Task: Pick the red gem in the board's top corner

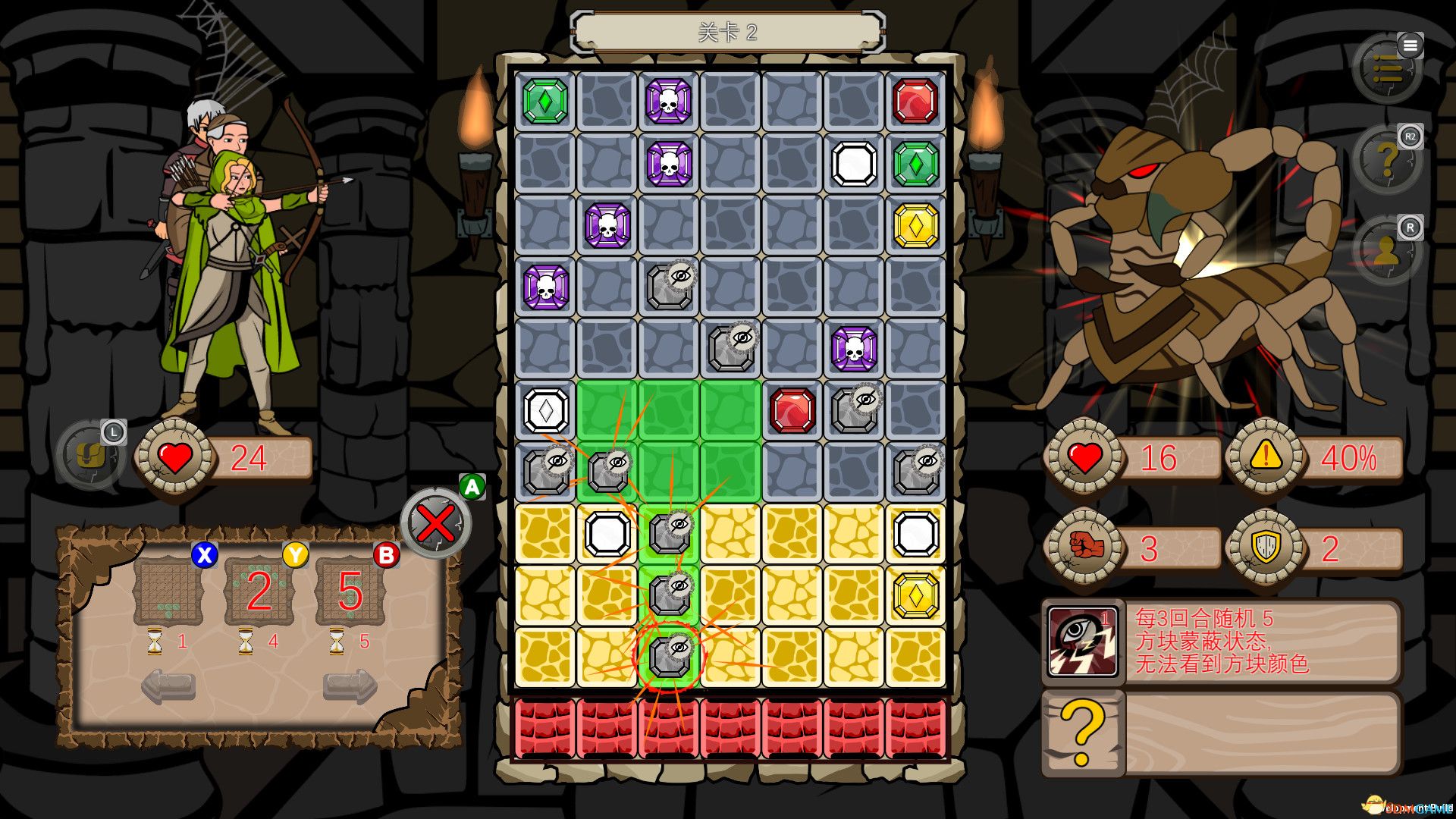Action: [x=915, y=102]
